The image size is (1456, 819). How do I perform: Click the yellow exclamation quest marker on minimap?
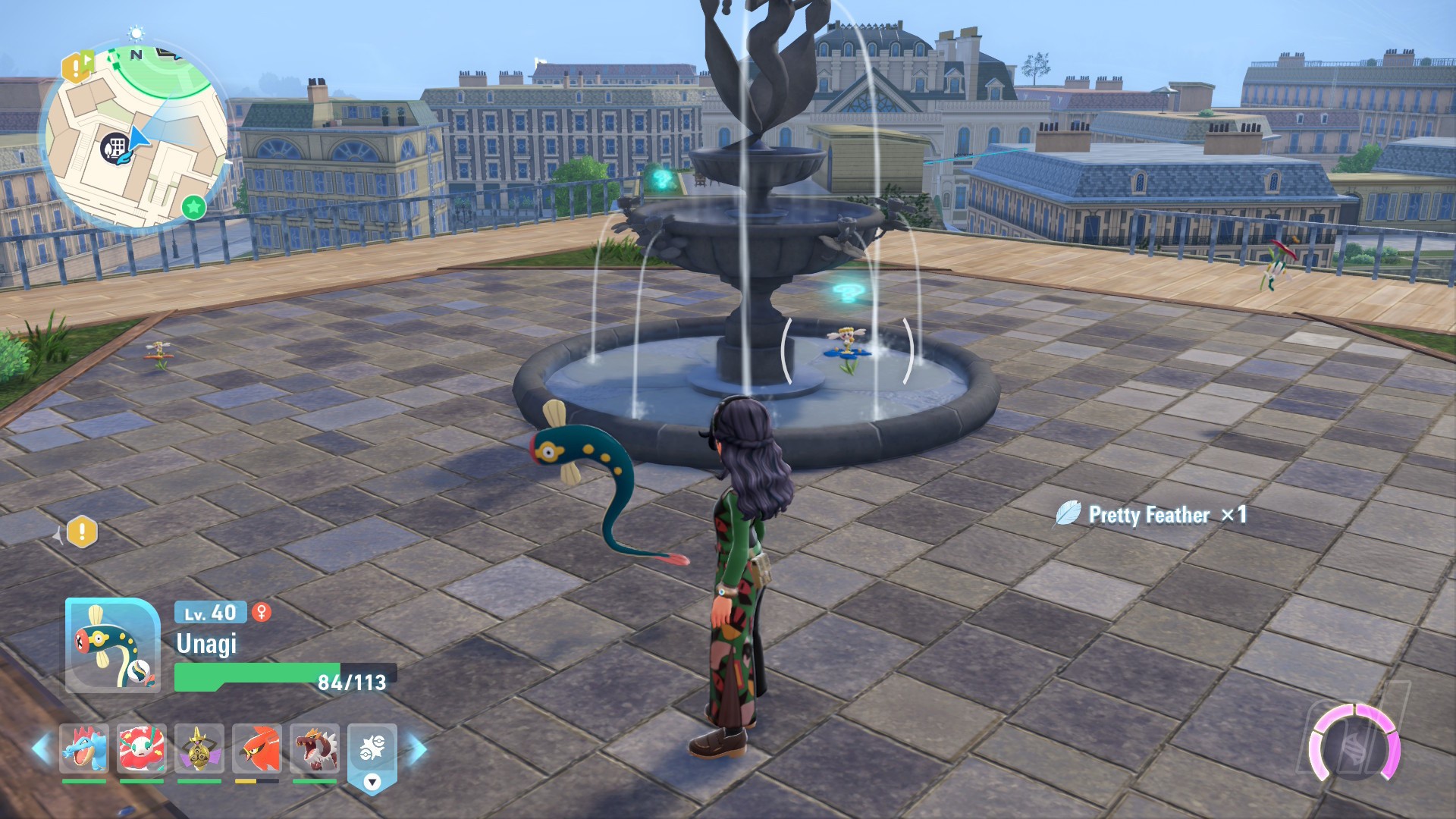tap(76, 67)
